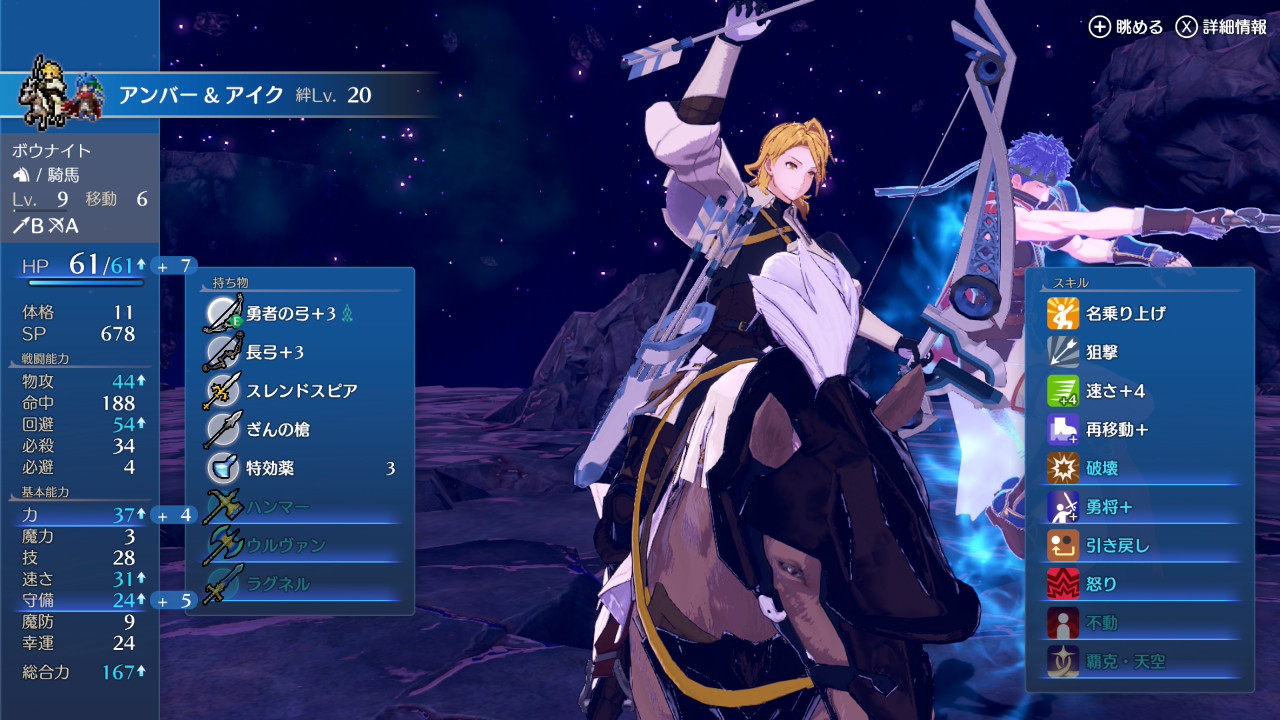This screenshot has width=1280, height=720.
Task: Show the 名乗り上げ skill
Action: 1125,313
